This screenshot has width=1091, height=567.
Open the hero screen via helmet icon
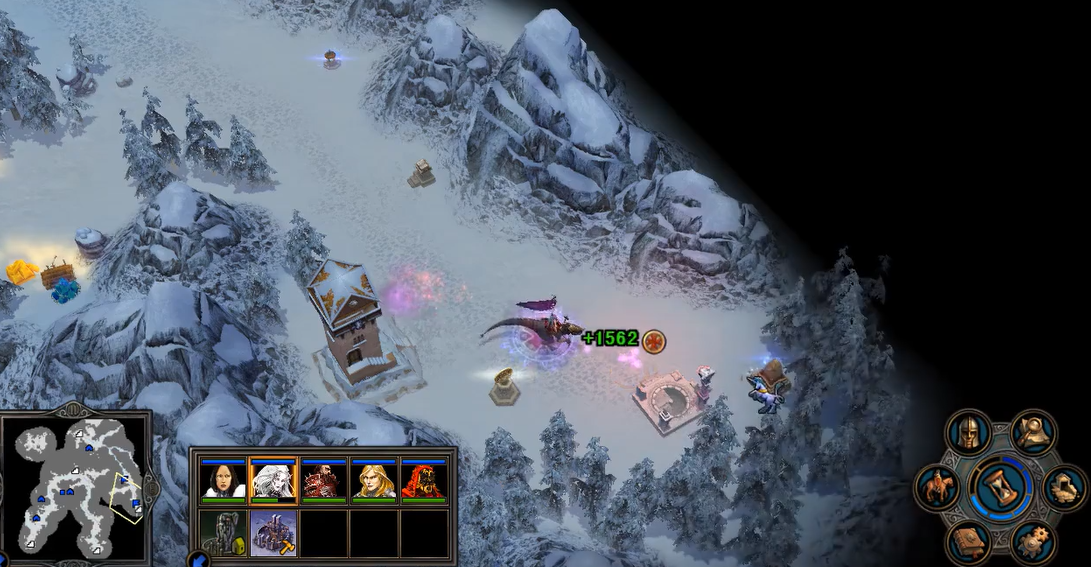(x=968, y=433)
